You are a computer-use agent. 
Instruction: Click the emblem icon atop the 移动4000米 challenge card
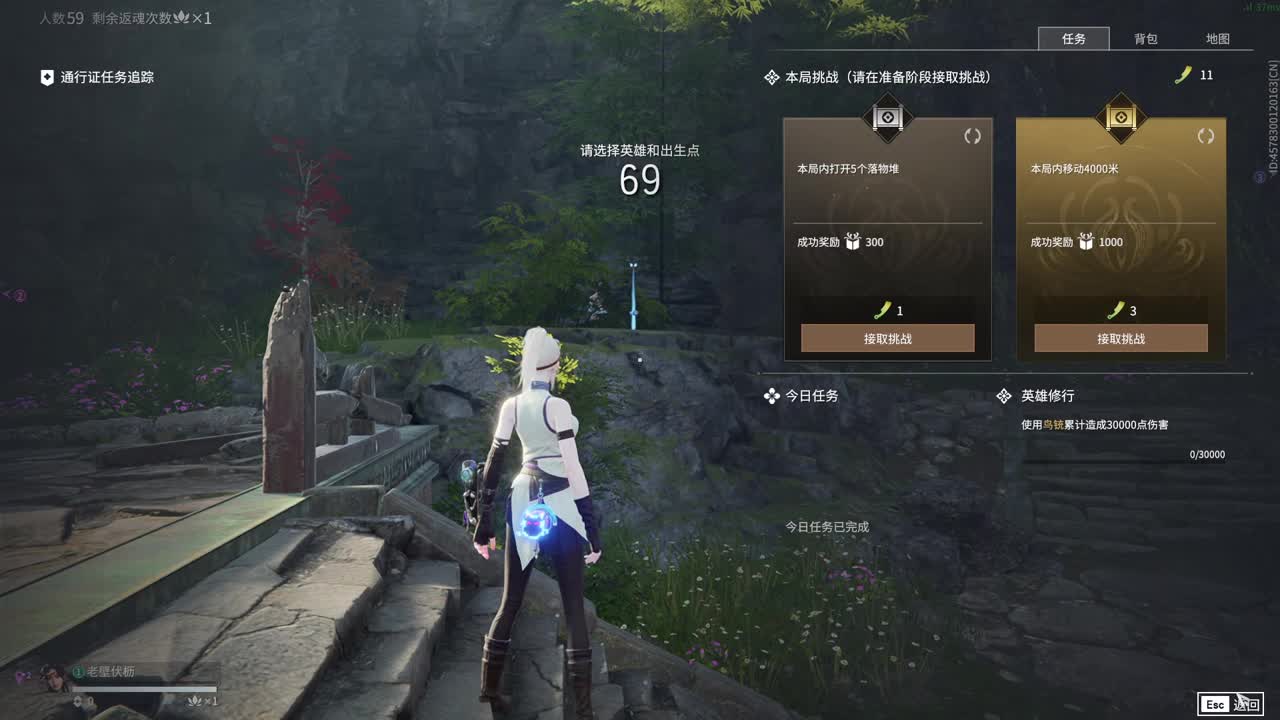pos(1119,119)
